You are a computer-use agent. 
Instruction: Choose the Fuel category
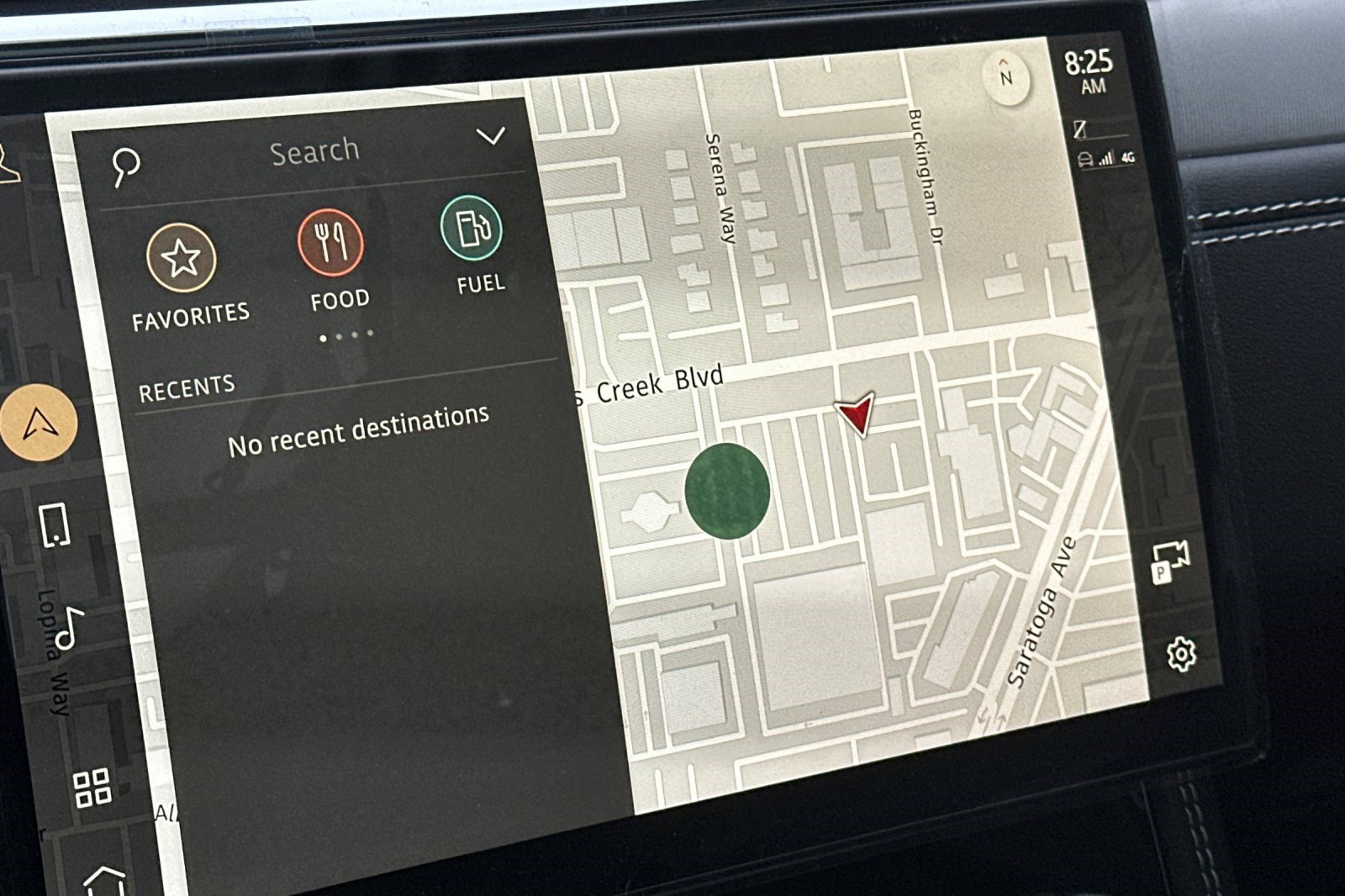tap(472, 228)
